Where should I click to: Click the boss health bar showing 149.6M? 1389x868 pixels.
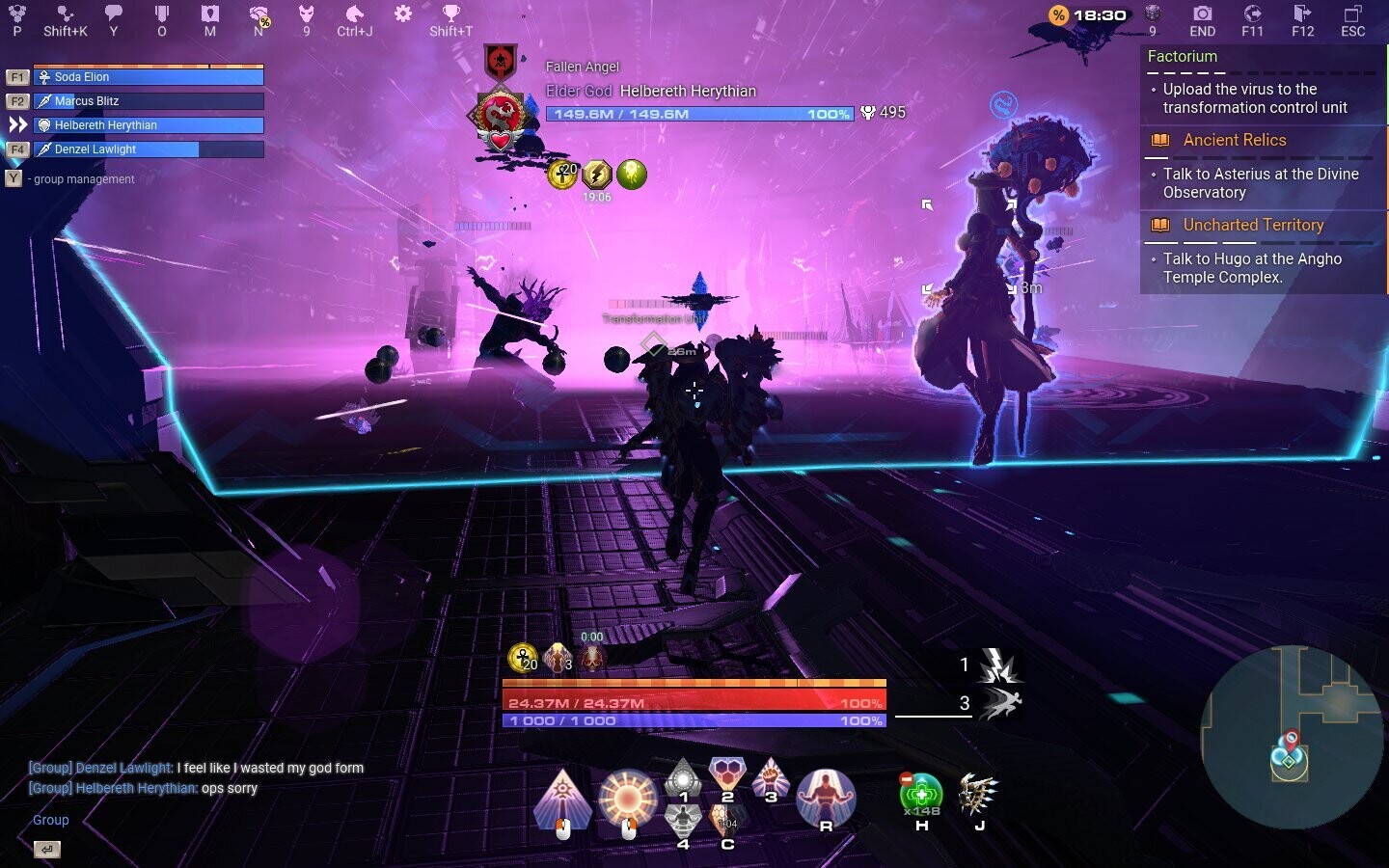[699, 113]
